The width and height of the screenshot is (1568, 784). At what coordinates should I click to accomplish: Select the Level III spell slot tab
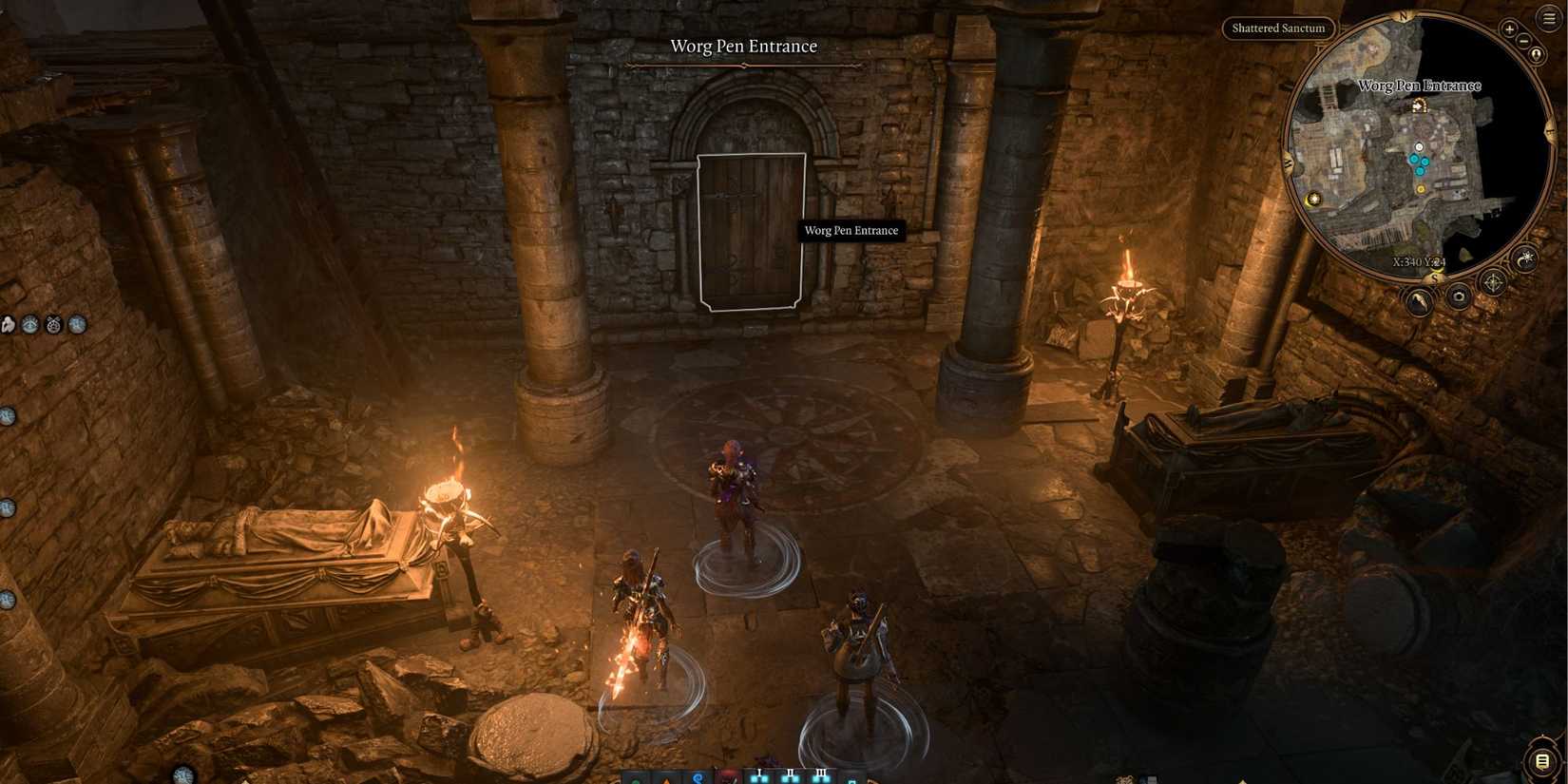click(x=822, y=773)
